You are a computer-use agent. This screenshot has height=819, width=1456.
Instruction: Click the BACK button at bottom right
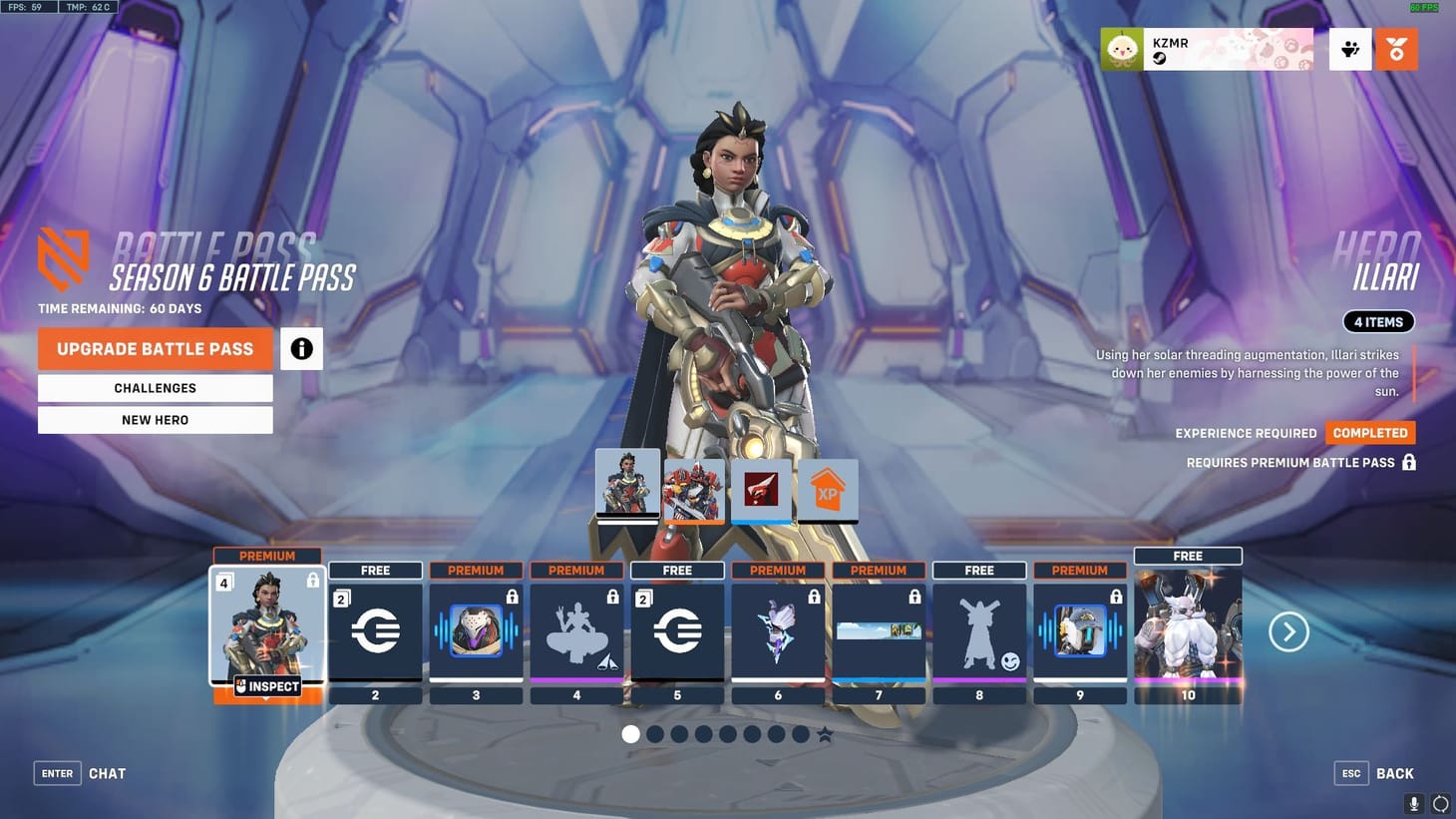tap(1393, 773)
